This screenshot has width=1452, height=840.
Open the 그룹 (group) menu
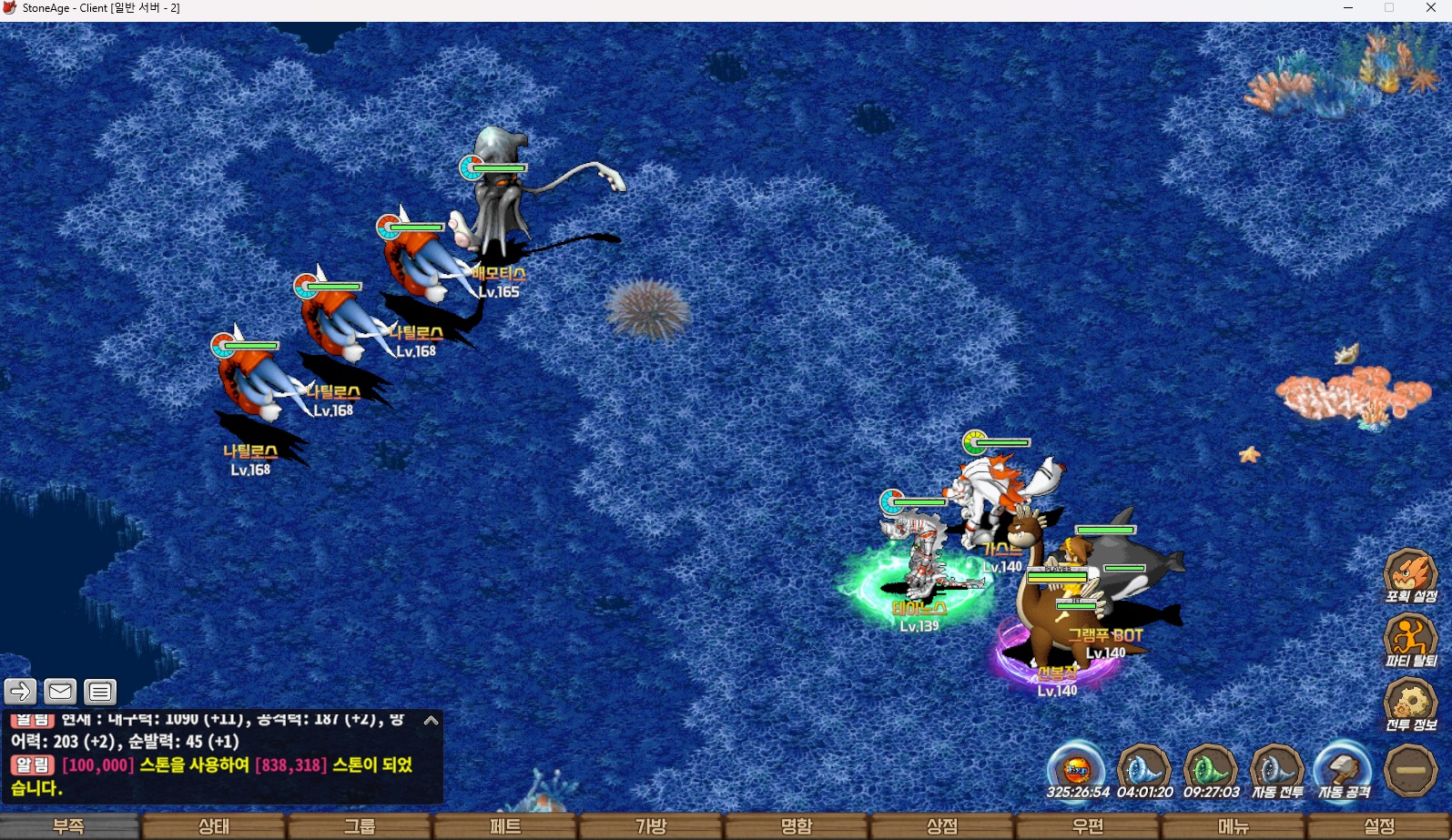[360, 826]
